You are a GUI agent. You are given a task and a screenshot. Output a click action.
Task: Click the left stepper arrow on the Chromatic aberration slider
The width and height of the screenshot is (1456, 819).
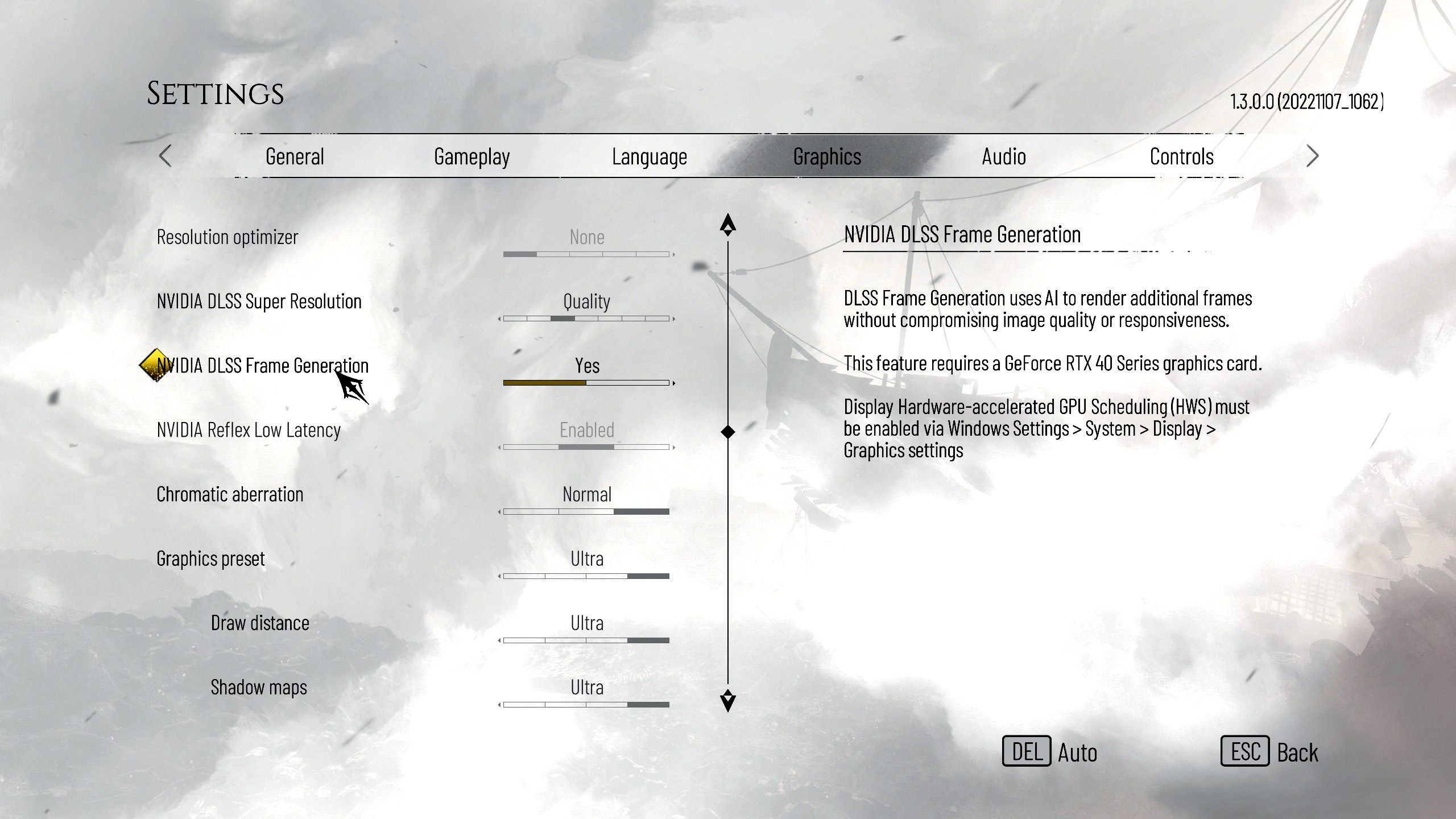pos(500,512)
